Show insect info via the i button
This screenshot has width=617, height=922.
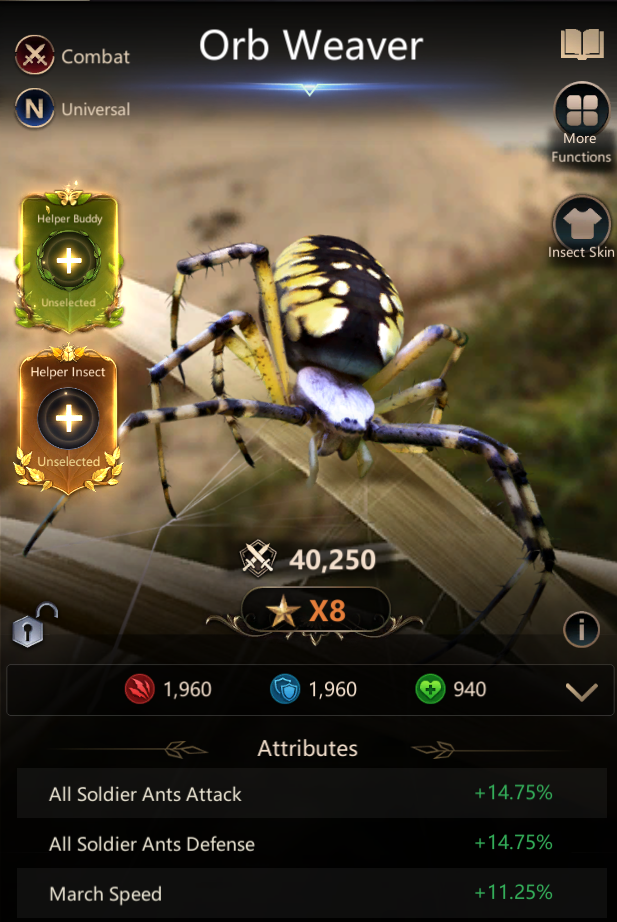pos(581,629)
